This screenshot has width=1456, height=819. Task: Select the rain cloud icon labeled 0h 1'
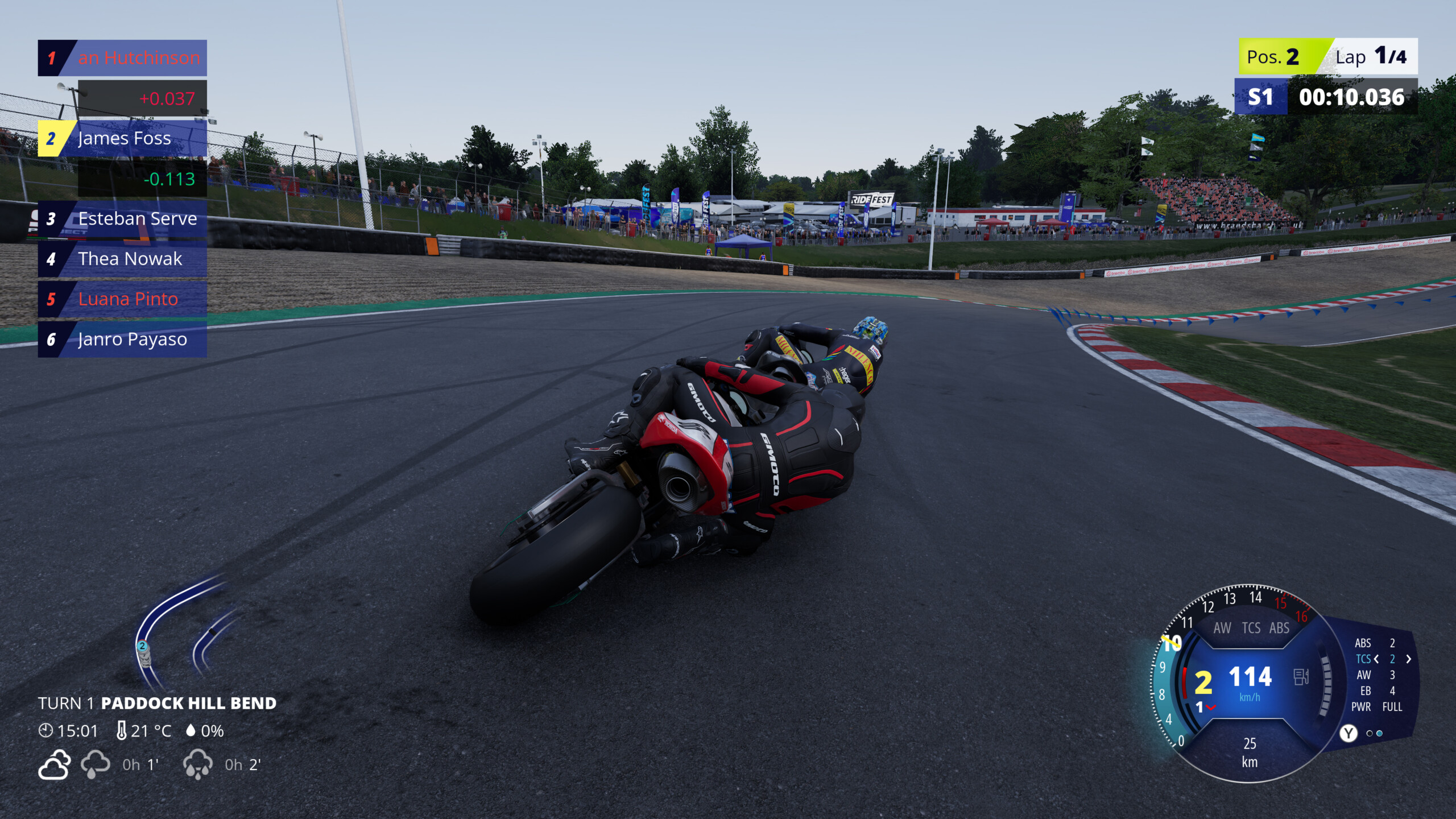(96, 764)
